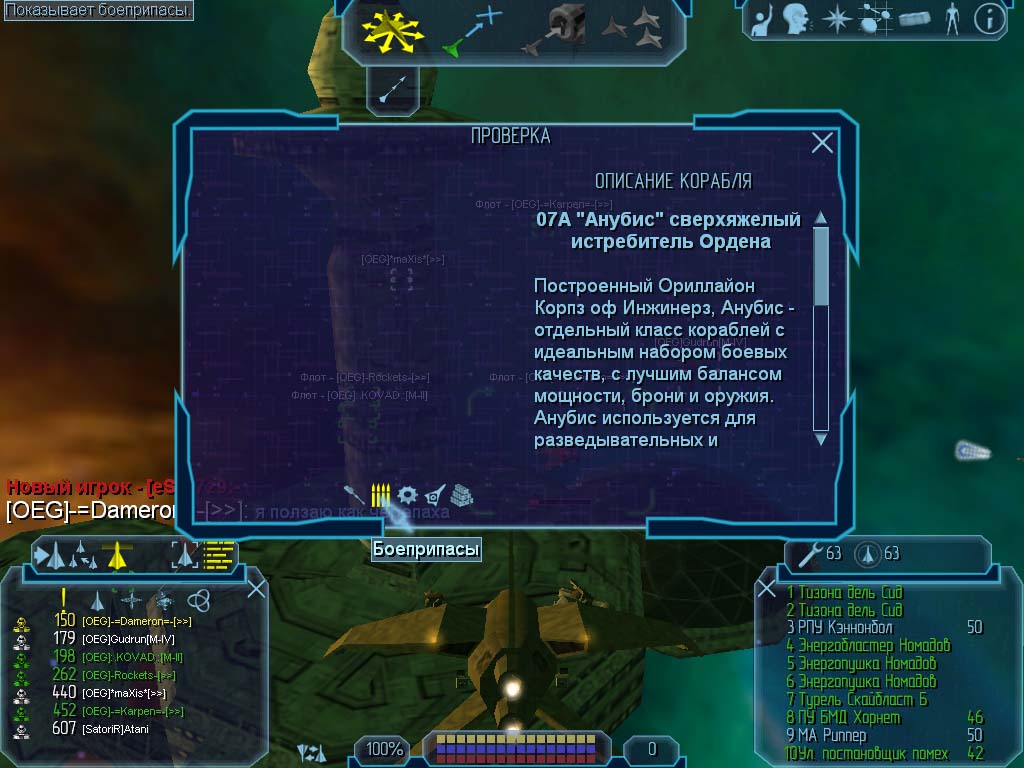
Task: Close the contact list panel
Action: 256,589
